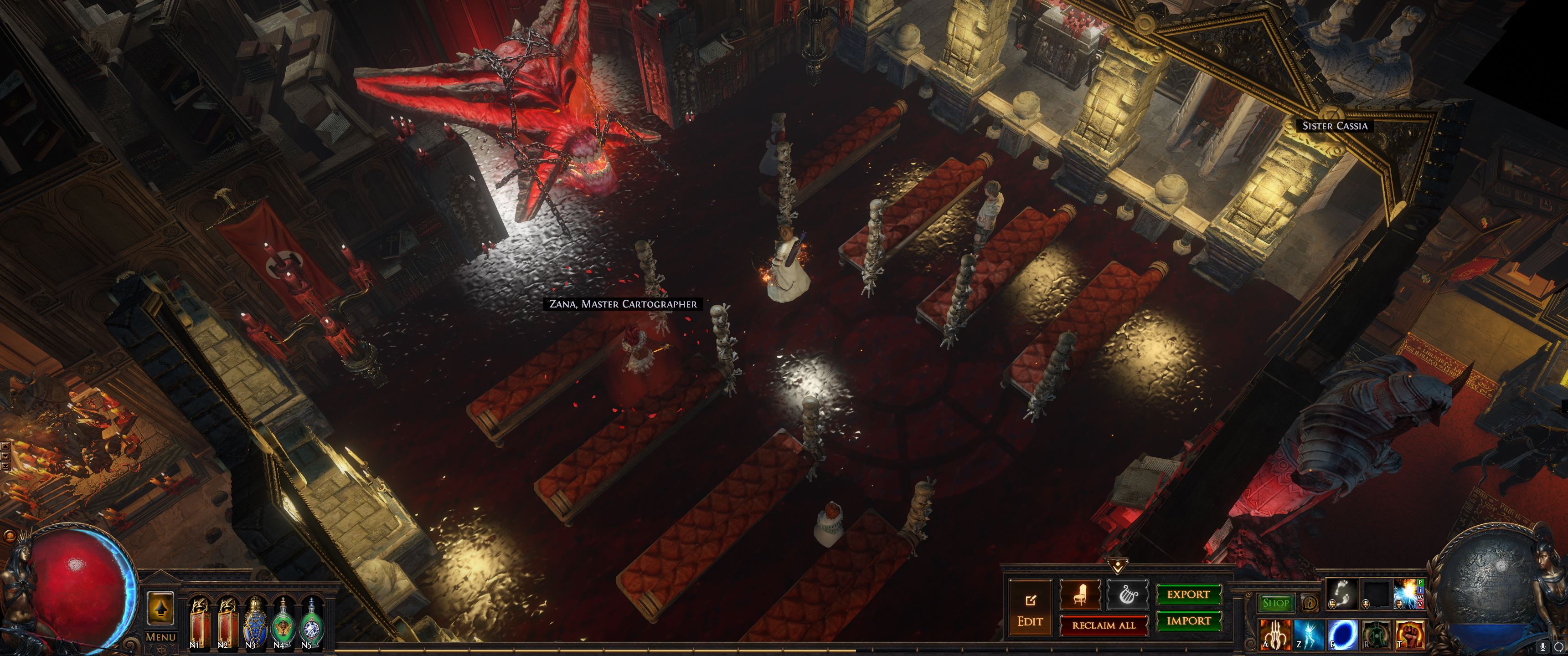1568x656 pixels.
Task: Activate the lightning burst skill with PIWV
Action: (x=1406, y=593)
